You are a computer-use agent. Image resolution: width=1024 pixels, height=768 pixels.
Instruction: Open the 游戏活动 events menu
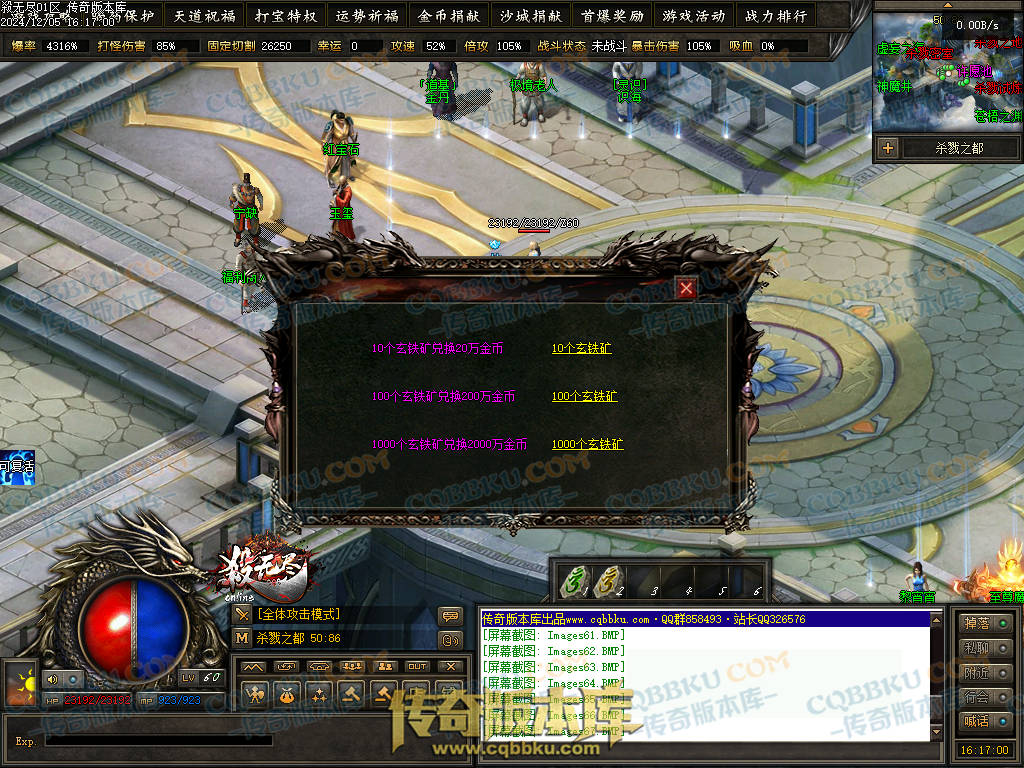tap(692, 16)
